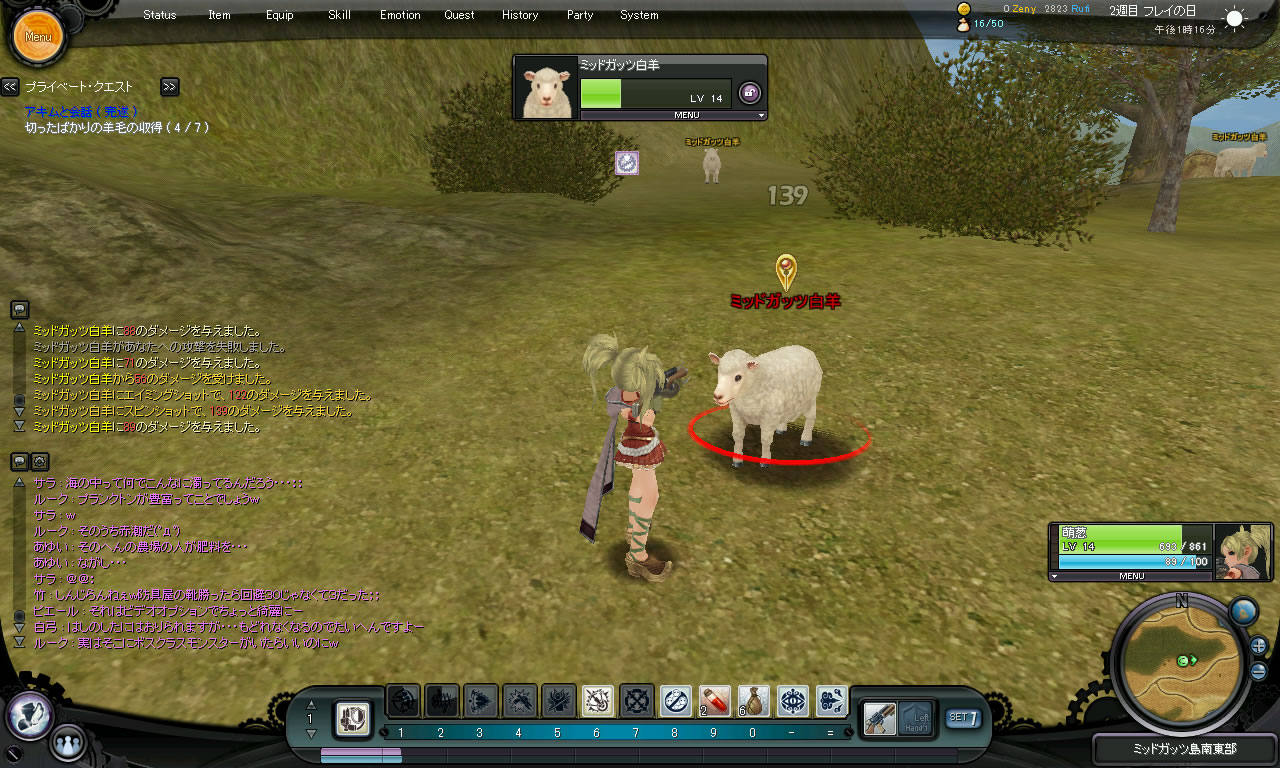Select Equip in the top bar
This screenshot has height=768, width=1280.
pos(280,15)
